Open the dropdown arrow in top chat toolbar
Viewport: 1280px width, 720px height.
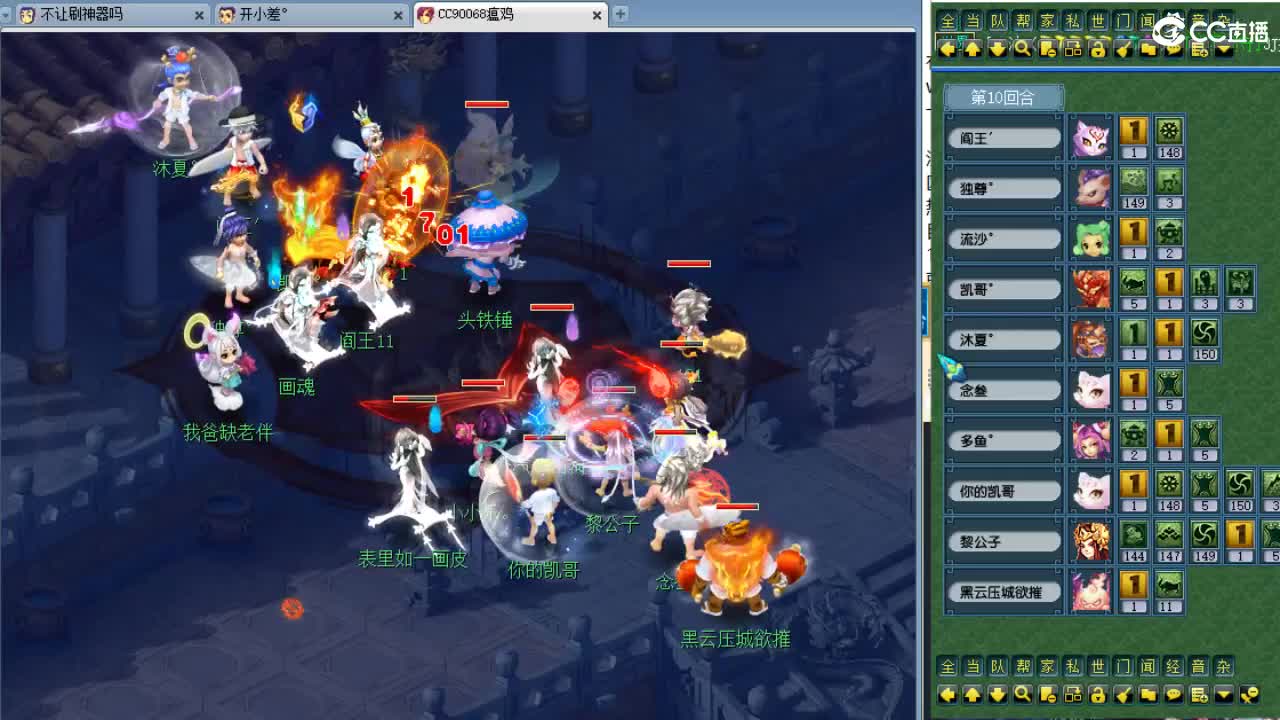[x=1224, y=49]
